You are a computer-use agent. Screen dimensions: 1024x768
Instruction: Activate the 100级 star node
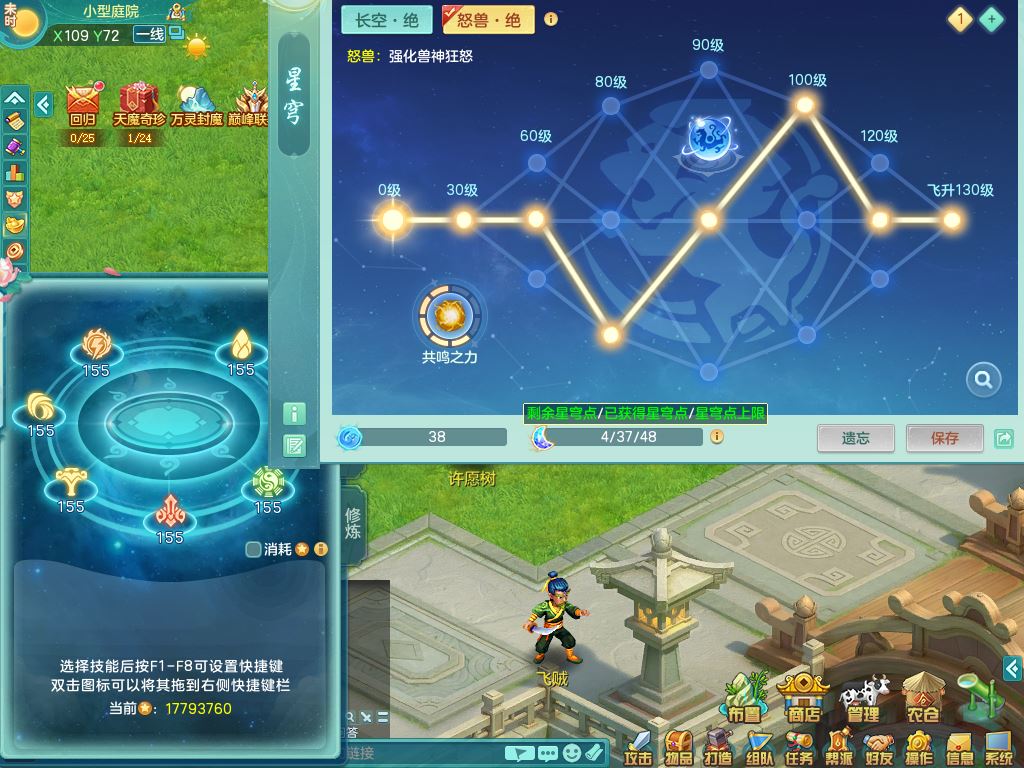(805, 105)
